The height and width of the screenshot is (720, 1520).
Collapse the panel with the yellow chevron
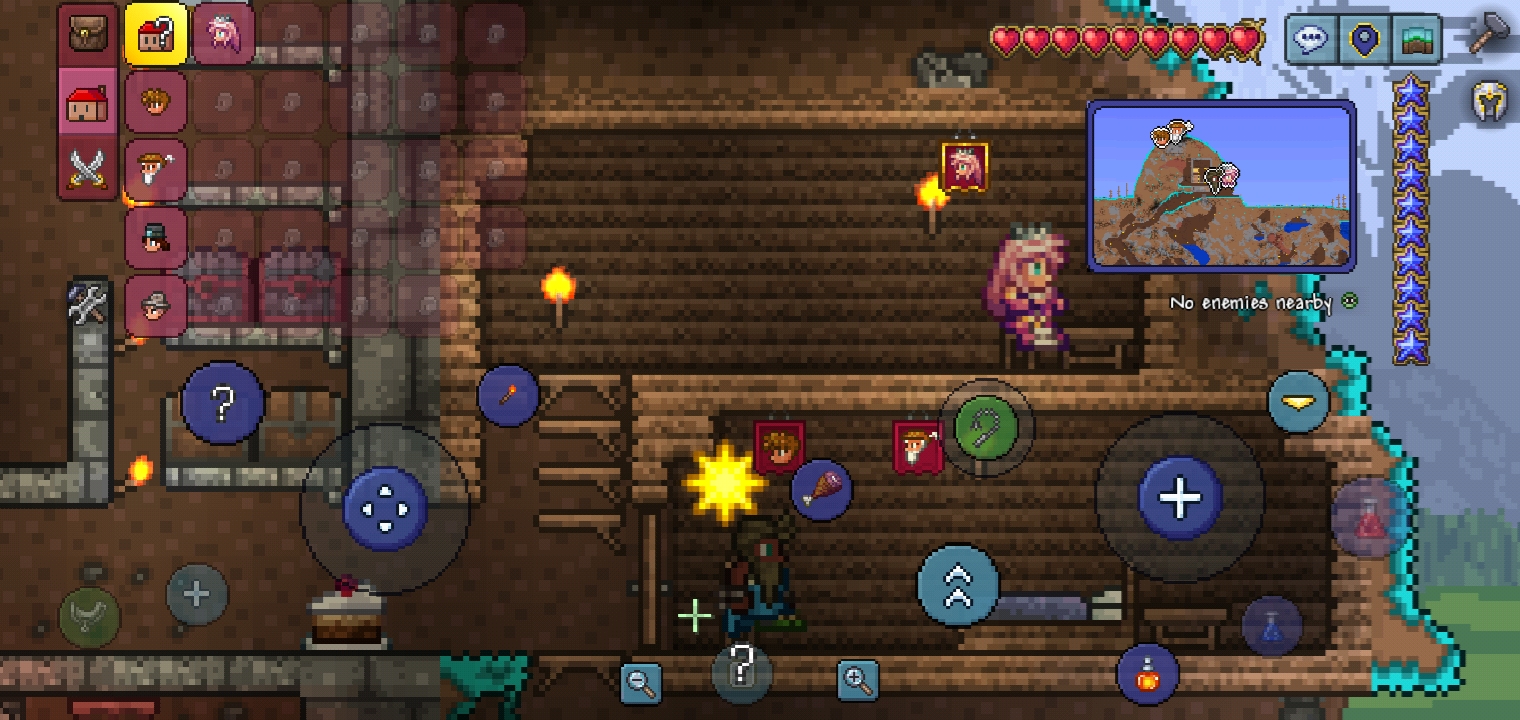point(1297,402)
